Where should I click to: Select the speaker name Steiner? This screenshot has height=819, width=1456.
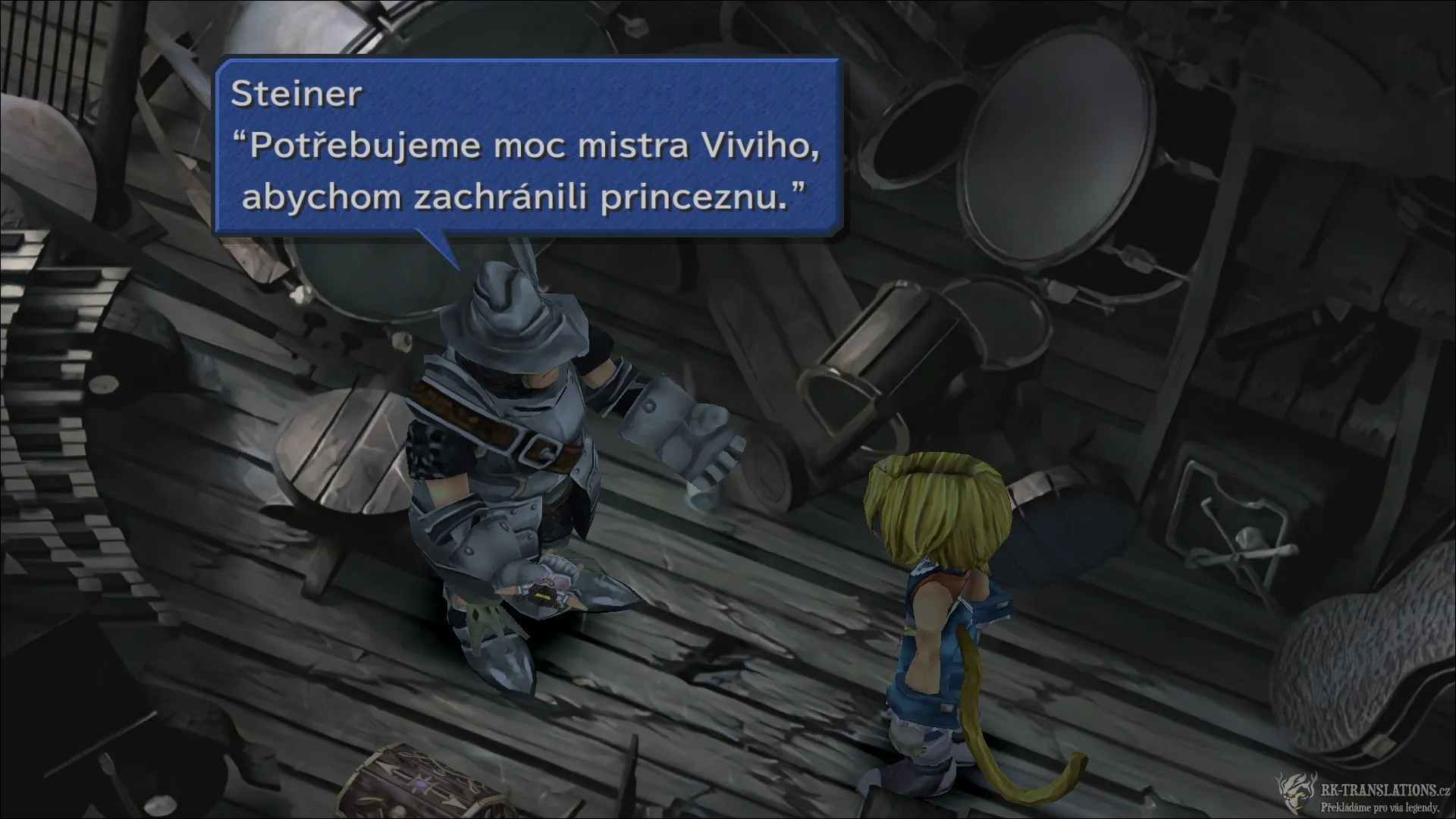(296, 95)
